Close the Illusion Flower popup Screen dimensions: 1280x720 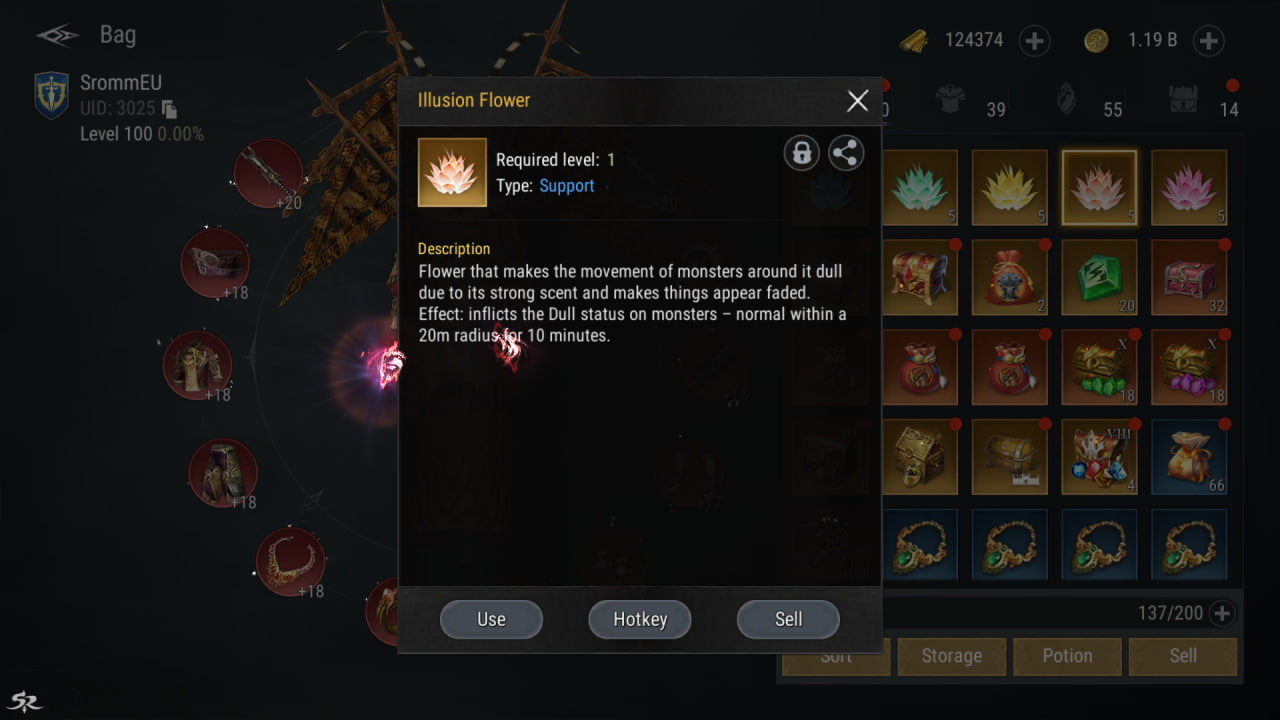(857, 101)
